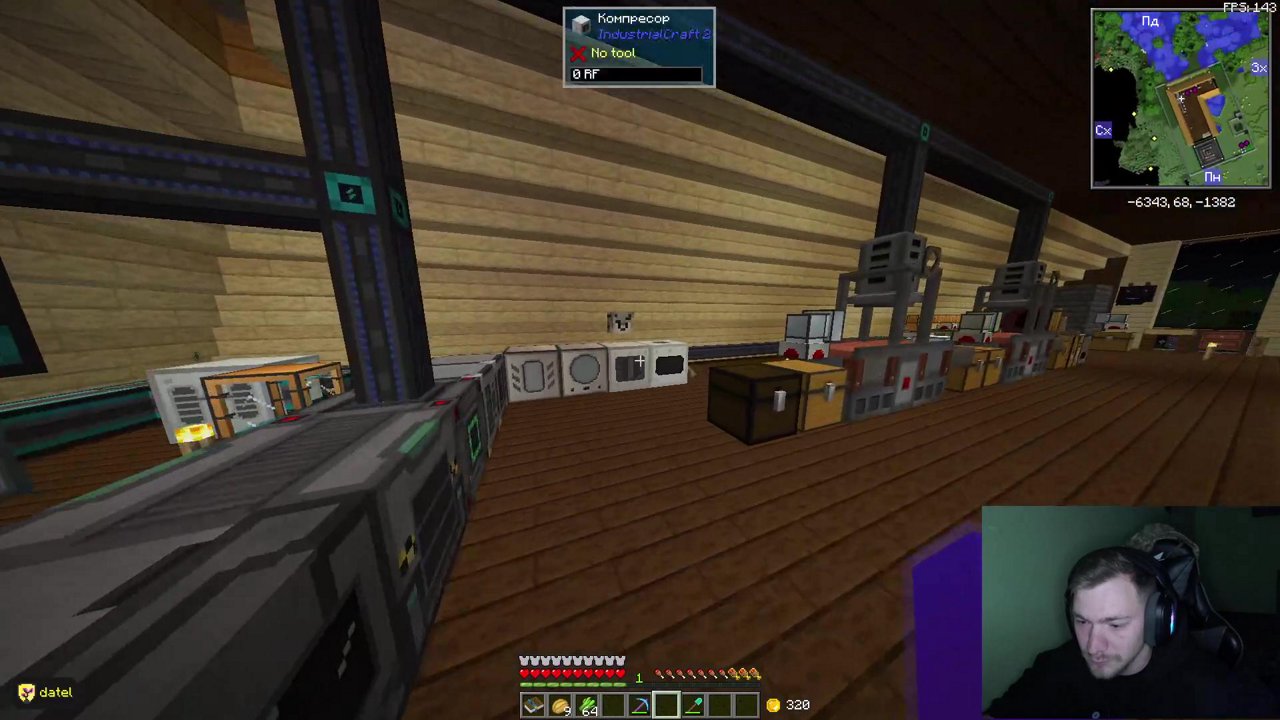Click the 0 RF energy bar in the tooltip
1280x720 pixels.
point(637,73)
